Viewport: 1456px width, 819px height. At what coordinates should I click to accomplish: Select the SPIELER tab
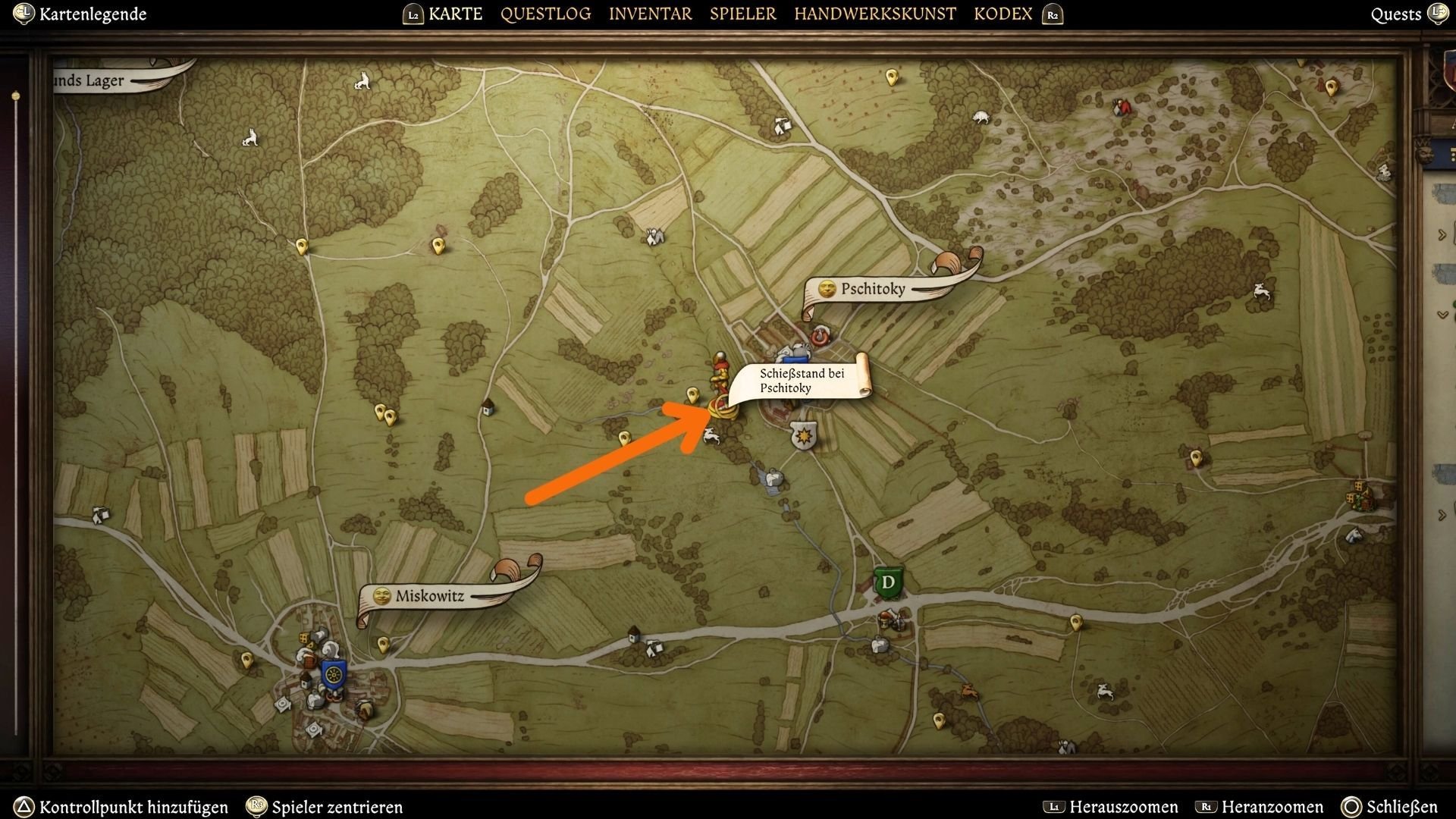(742, 14)
